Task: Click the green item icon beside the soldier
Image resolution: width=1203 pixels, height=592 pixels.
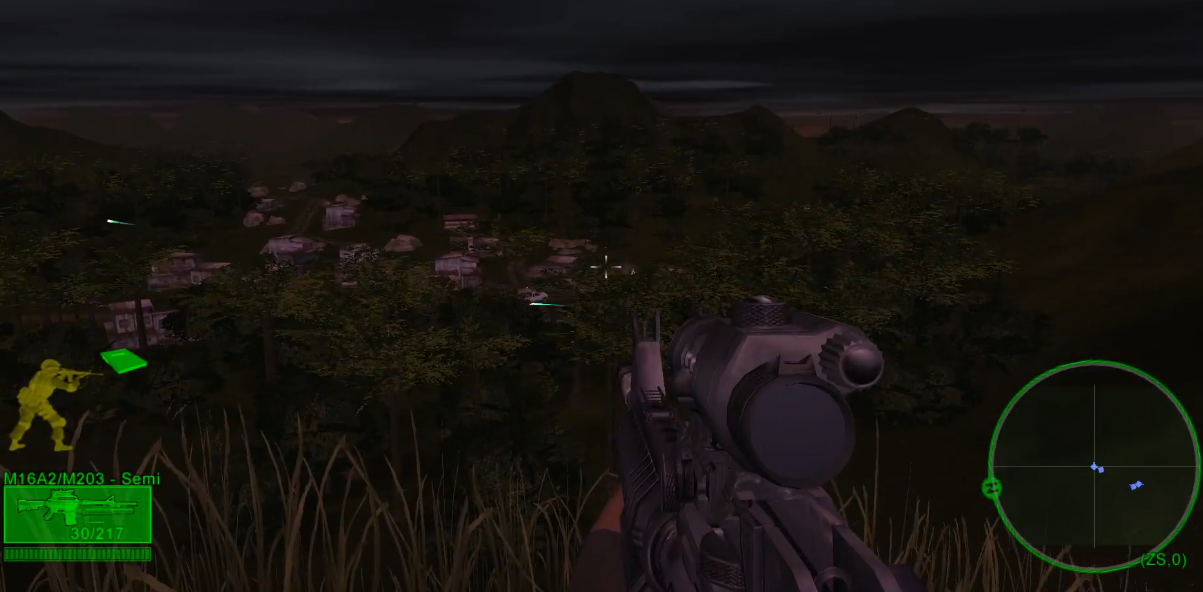Action: tap(124, 360)
